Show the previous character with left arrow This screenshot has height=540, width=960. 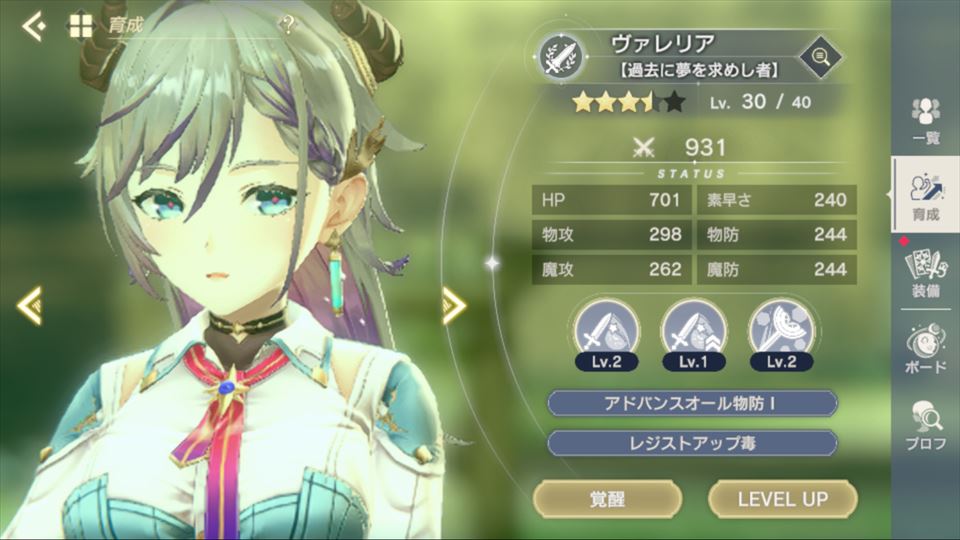click(x=29, y=305)
